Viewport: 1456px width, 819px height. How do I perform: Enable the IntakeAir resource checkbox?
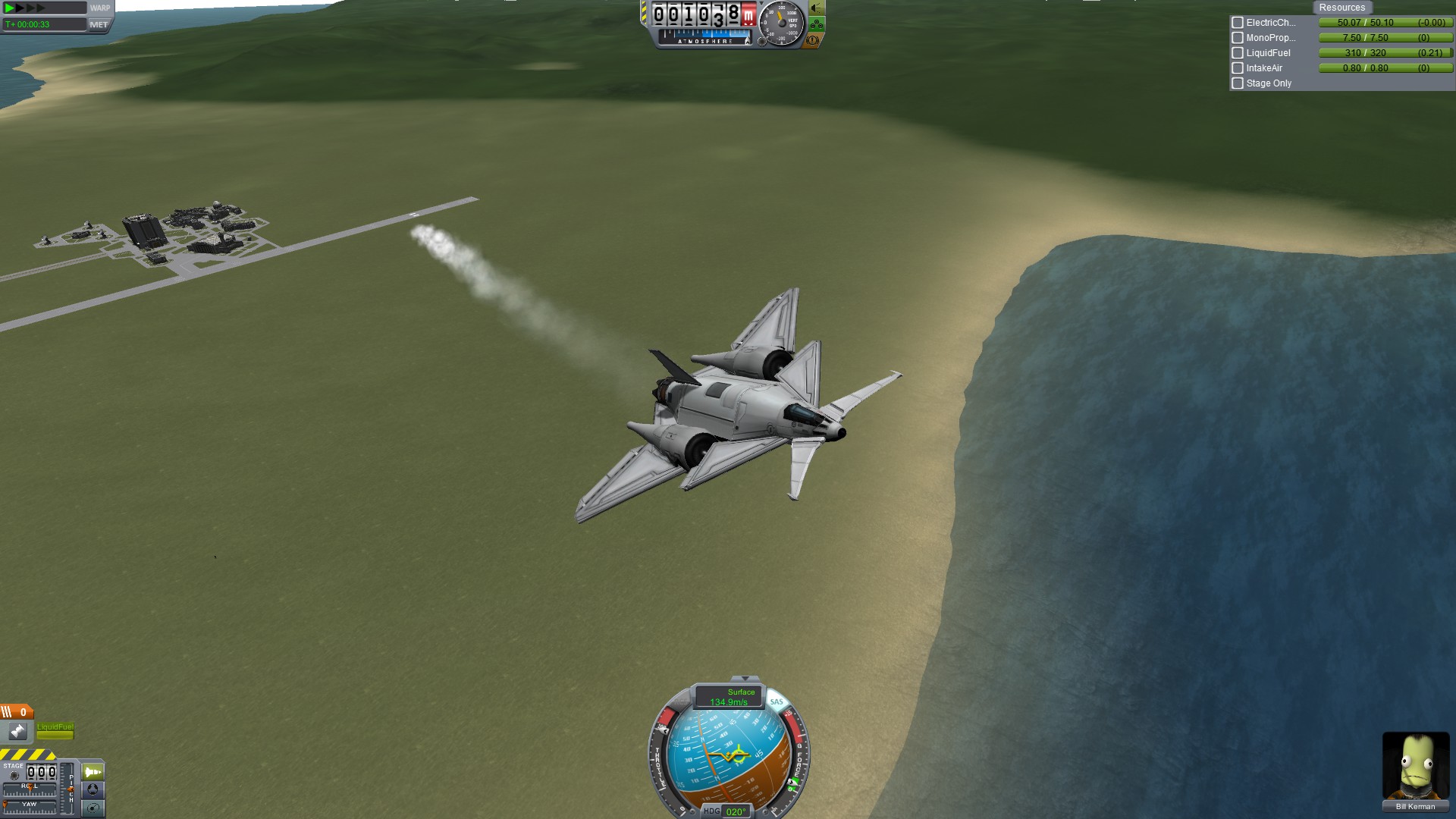click(1238, 68)
